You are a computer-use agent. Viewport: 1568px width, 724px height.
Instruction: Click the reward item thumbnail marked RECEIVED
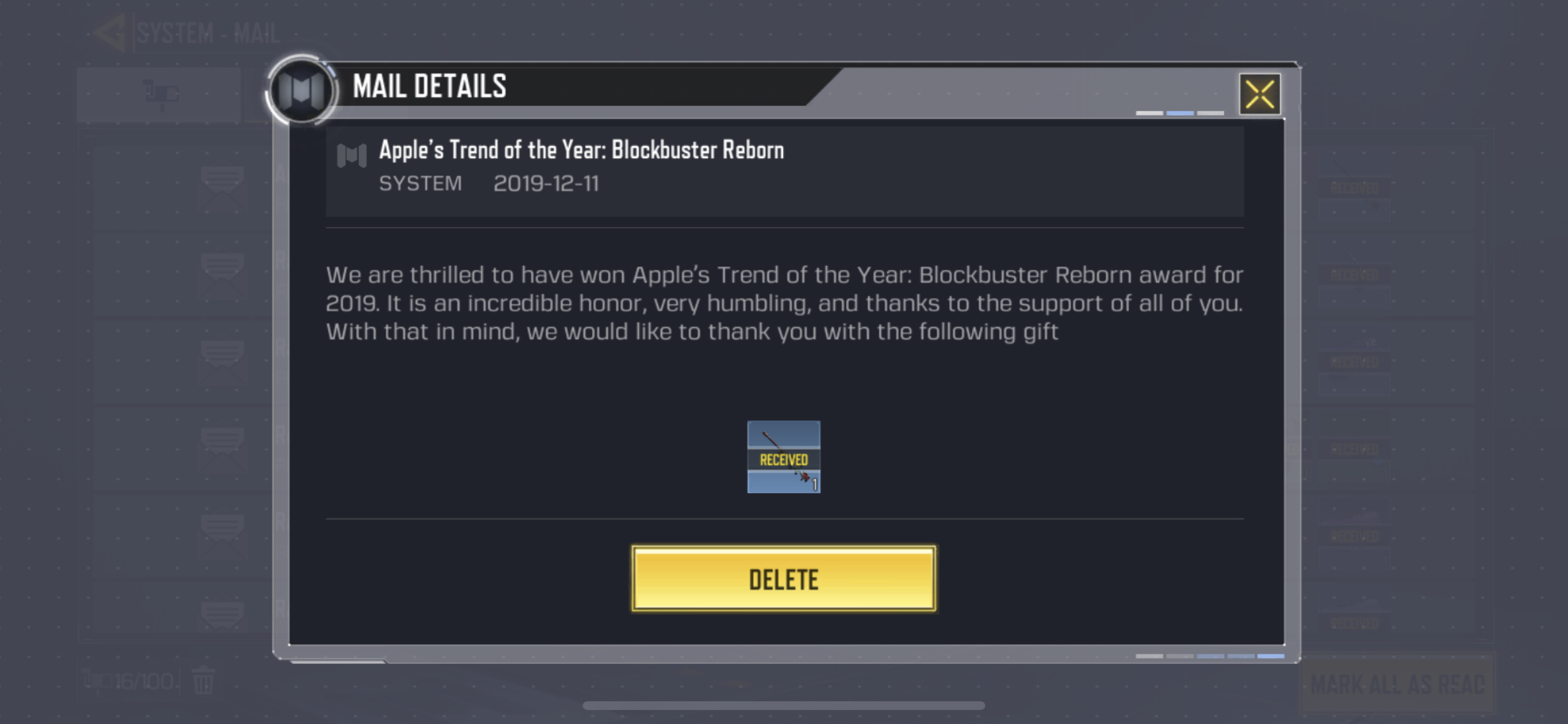(x=783, y=458)
